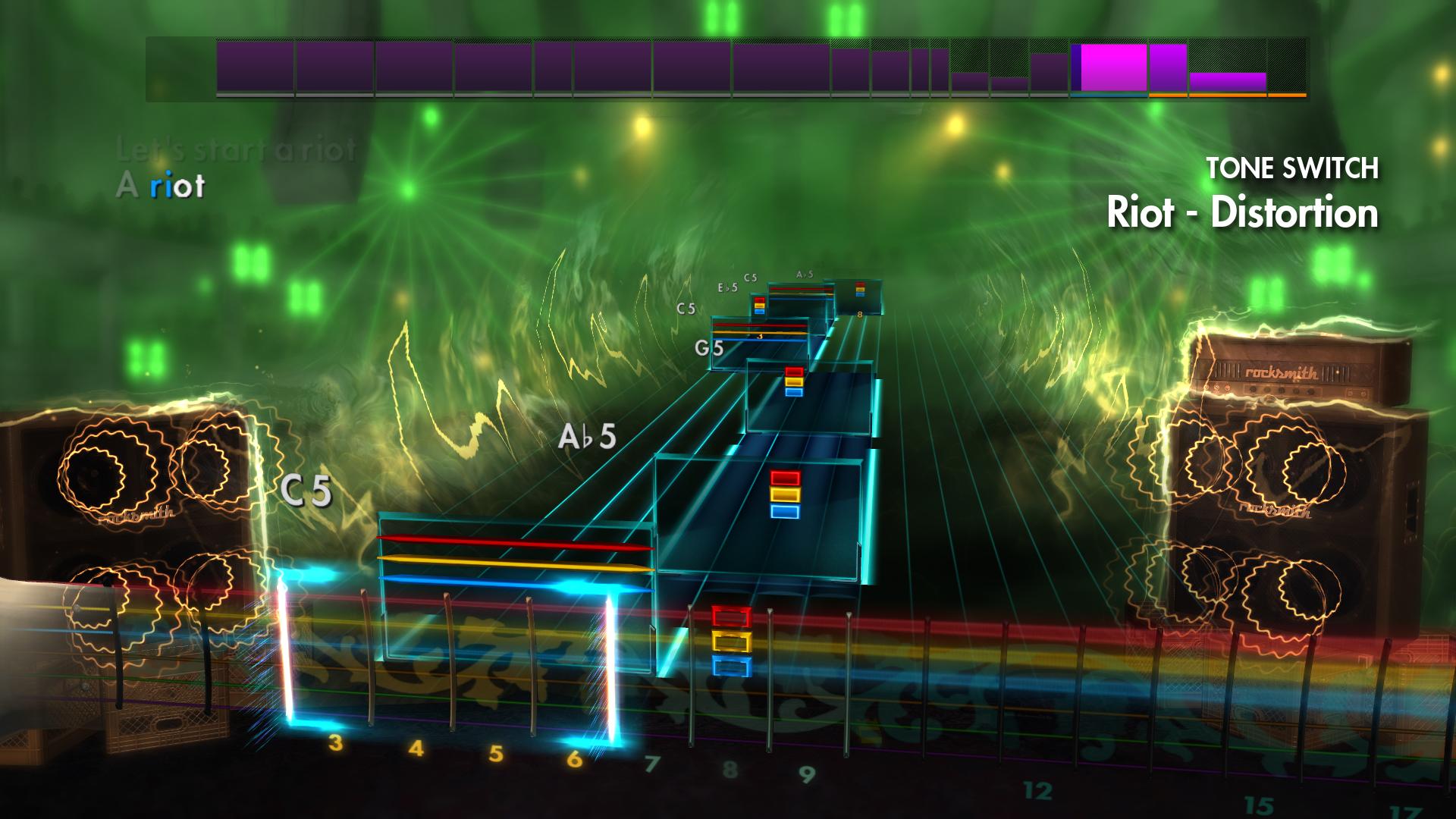Click the TONE SWITCH notification text

point(1291,168)
